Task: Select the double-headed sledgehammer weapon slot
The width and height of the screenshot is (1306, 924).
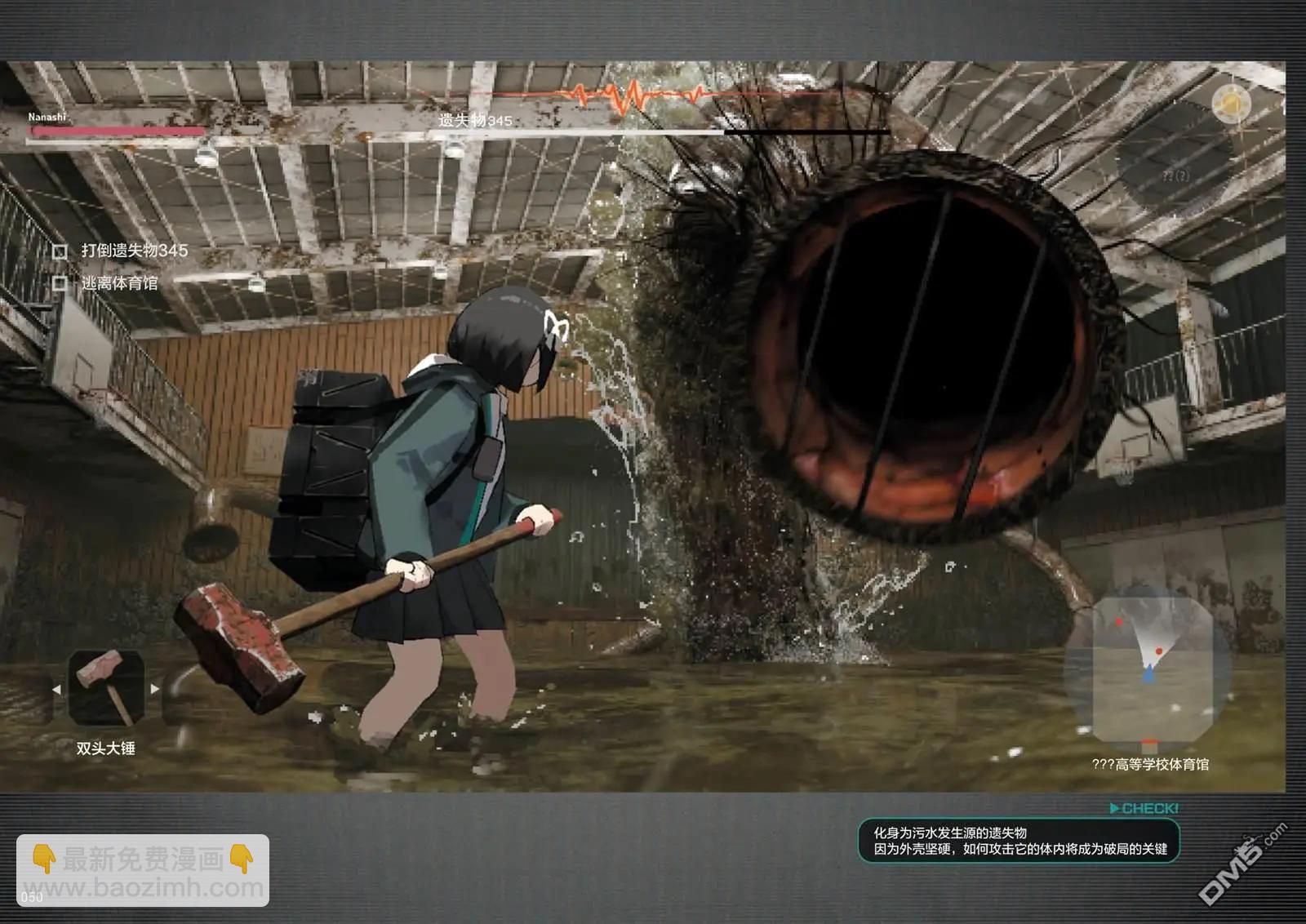Action: coord(106,688)
